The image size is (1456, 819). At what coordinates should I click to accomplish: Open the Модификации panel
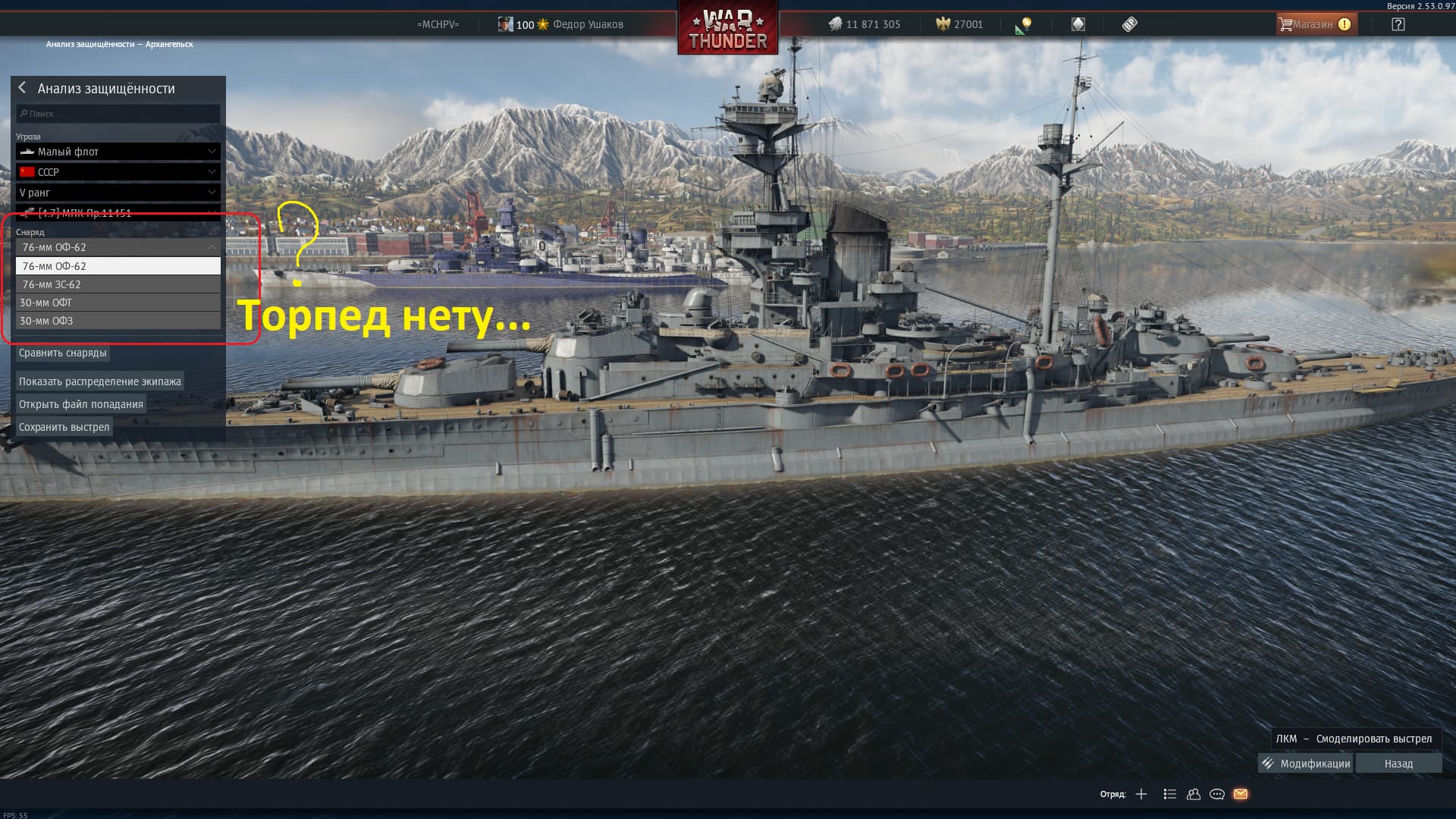pos(1306,764)
